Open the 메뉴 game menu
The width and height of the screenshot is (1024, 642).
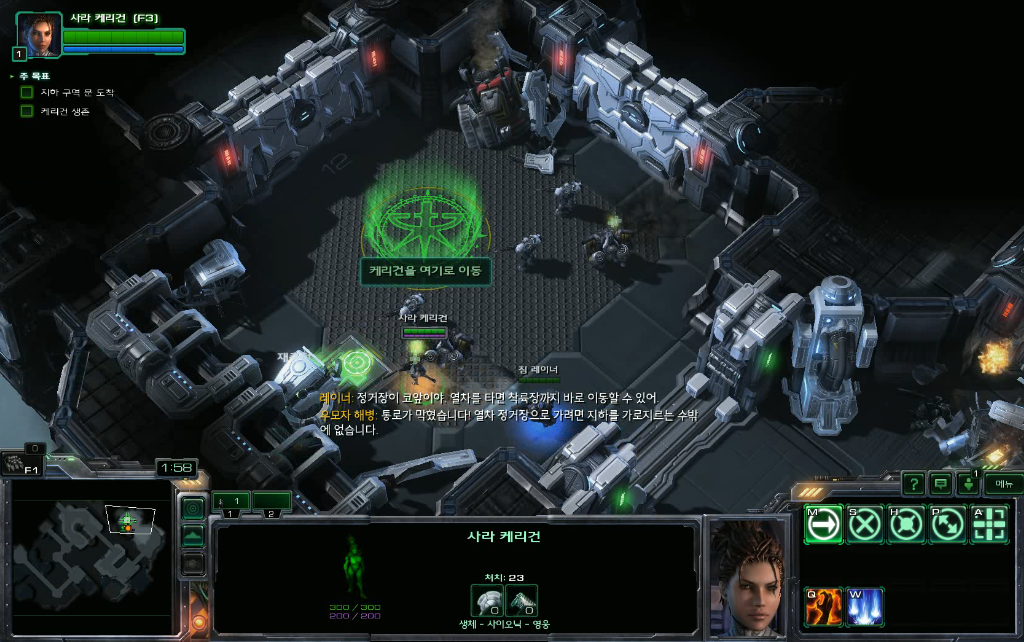1002,484
